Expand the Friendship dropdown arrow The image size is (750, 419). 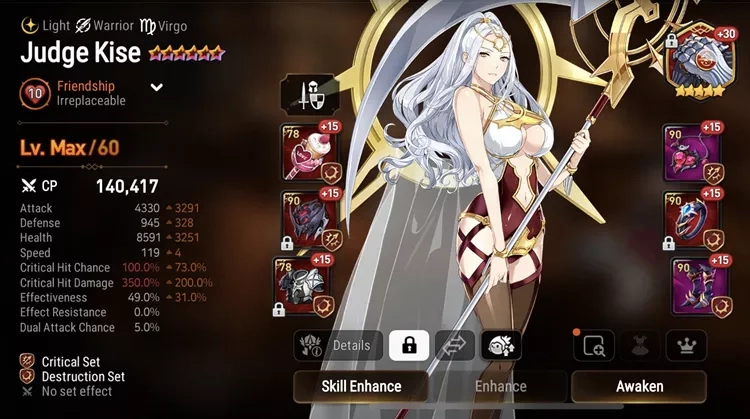coord(157,87)
